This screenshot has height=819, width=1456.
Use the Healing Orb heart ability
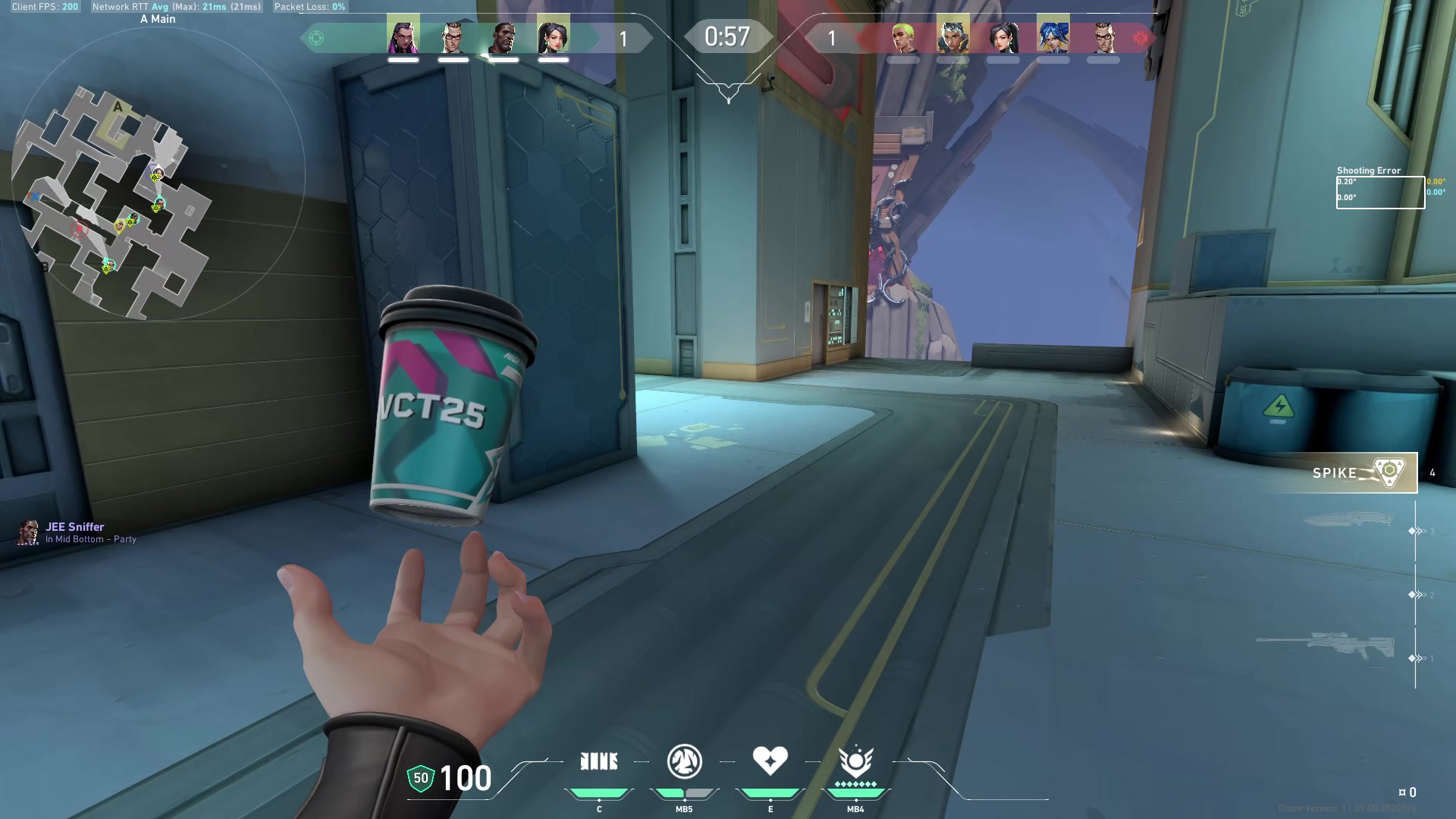[770, 761]
